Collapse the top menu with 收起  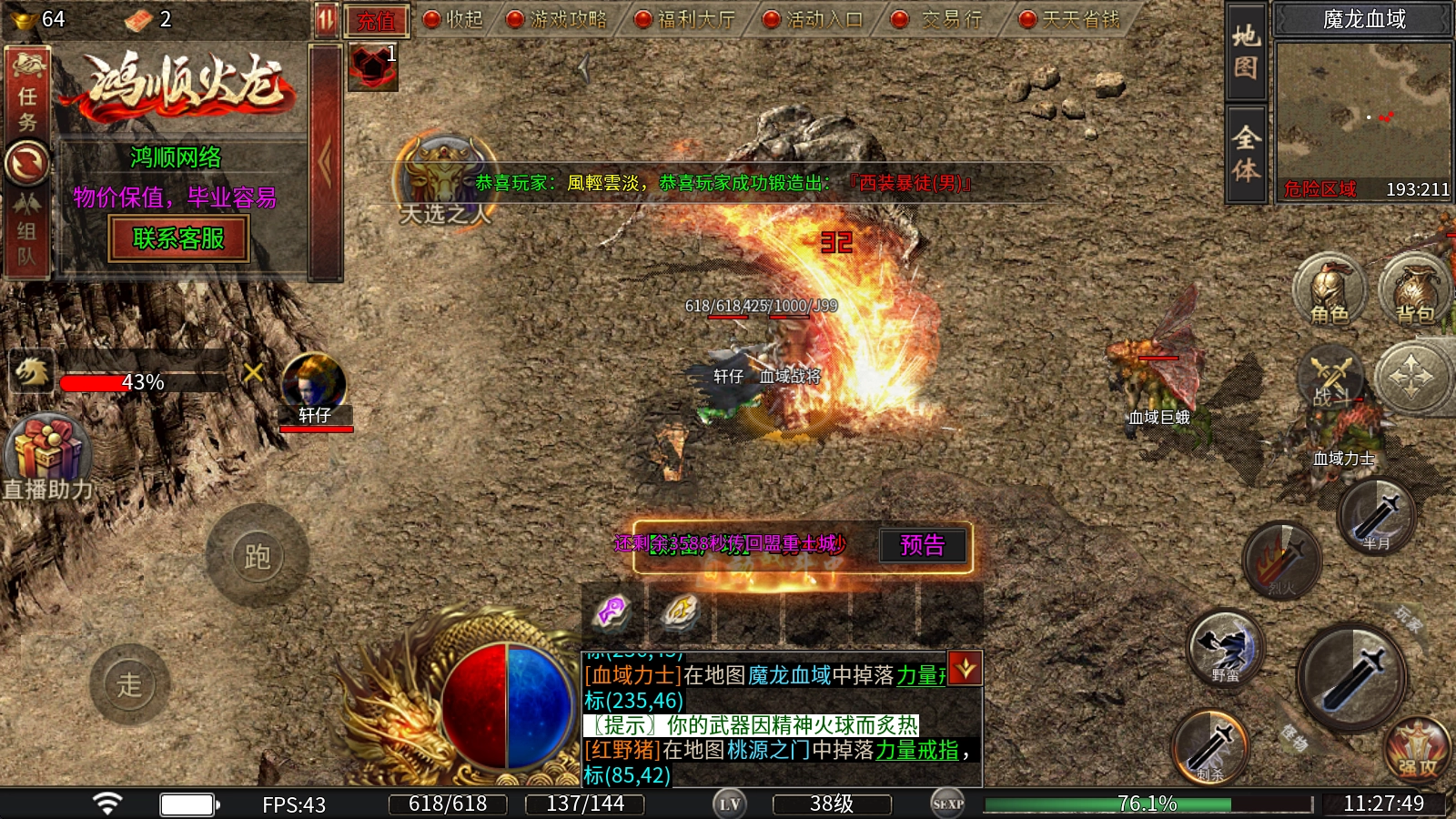453,19
